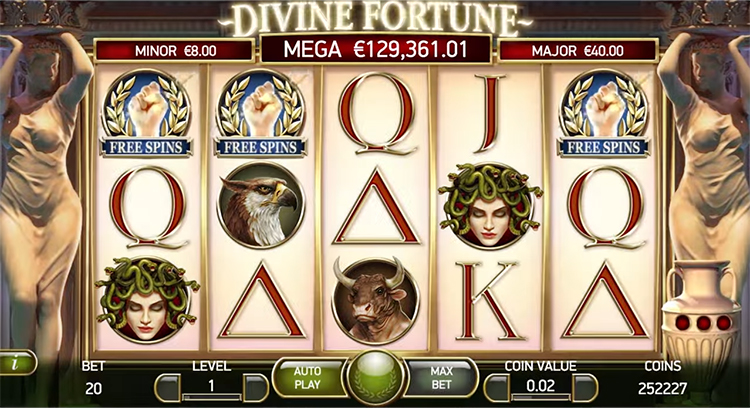Activate Auto Play
Viewport: 750px width, 408px height.
[x=307, y=377]
